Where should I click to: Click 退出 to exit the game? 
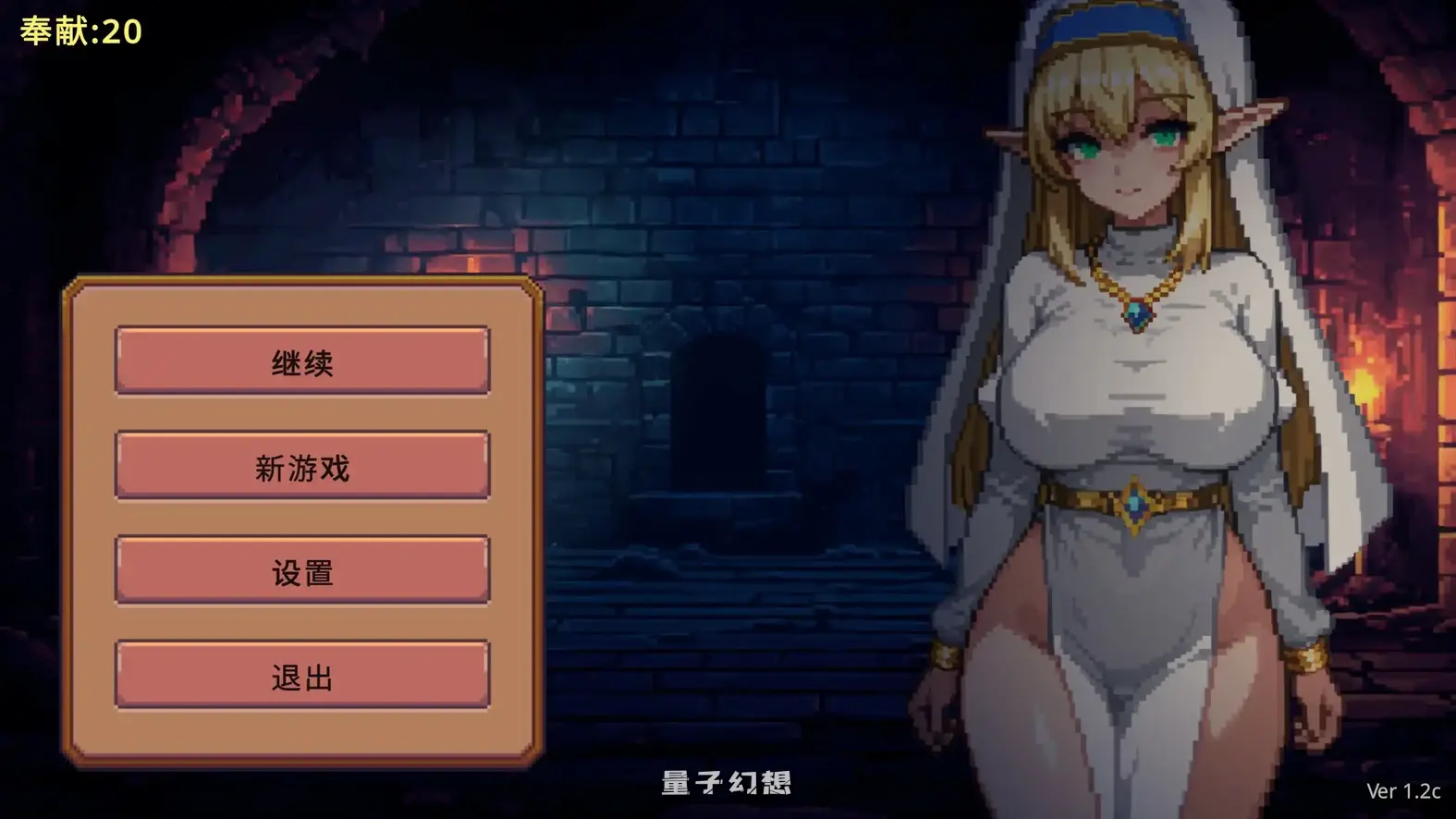tap(300, 678)
